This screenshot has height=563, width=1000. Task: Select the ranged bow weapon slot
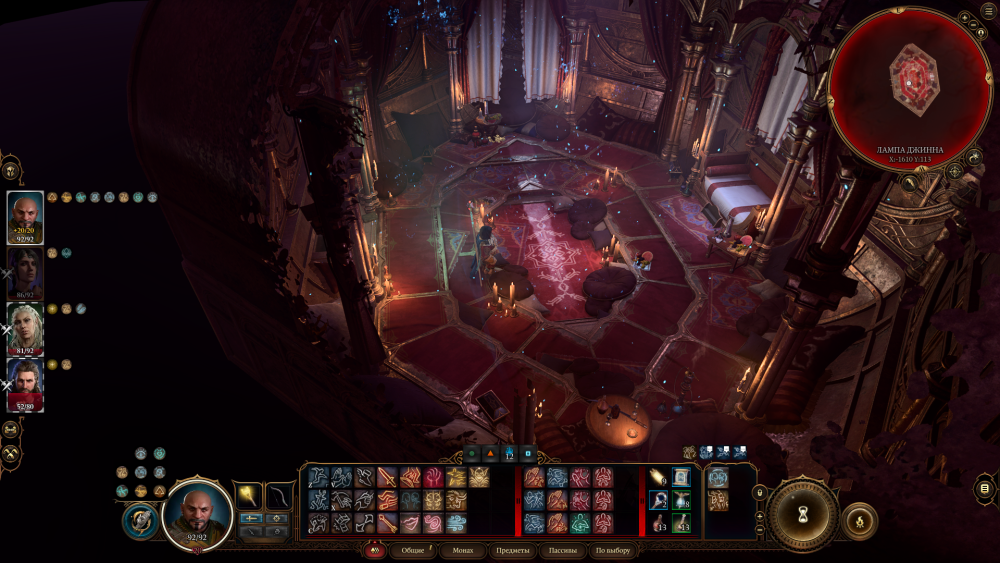click(x=279, y=494)
